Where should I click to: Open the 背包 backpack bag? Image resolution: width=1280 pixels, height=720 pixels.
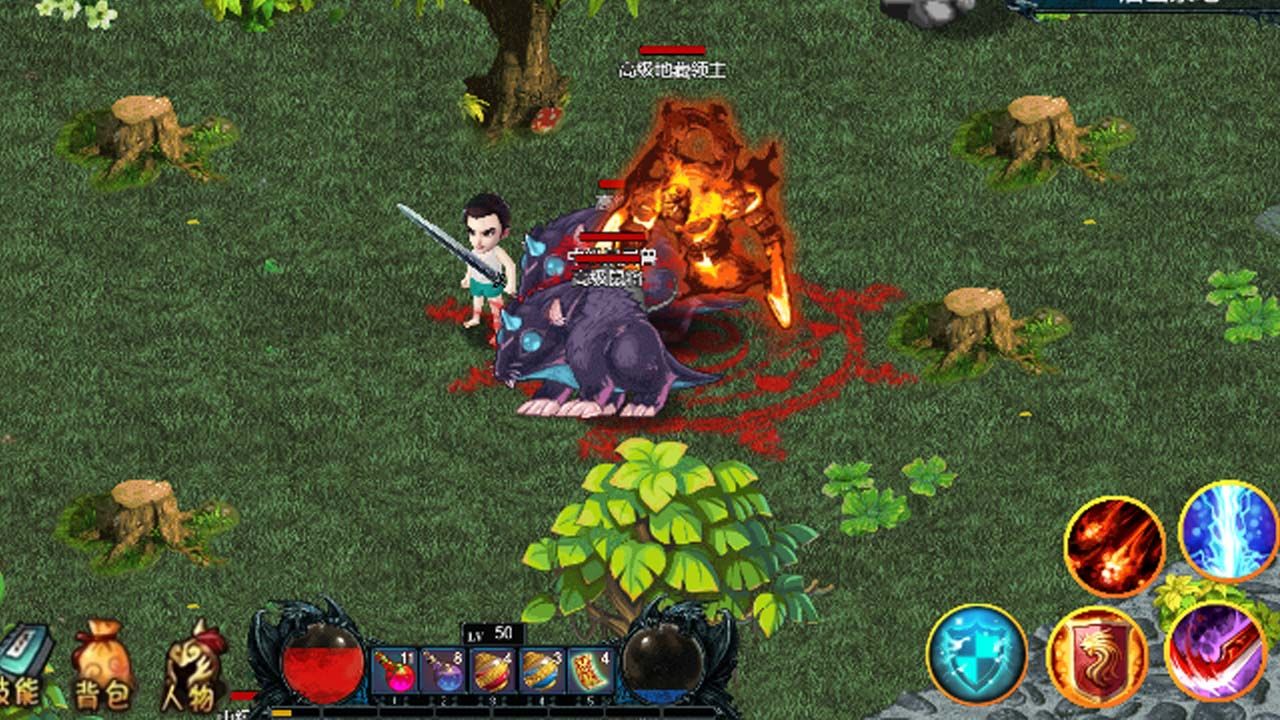(x=101, y=665)
